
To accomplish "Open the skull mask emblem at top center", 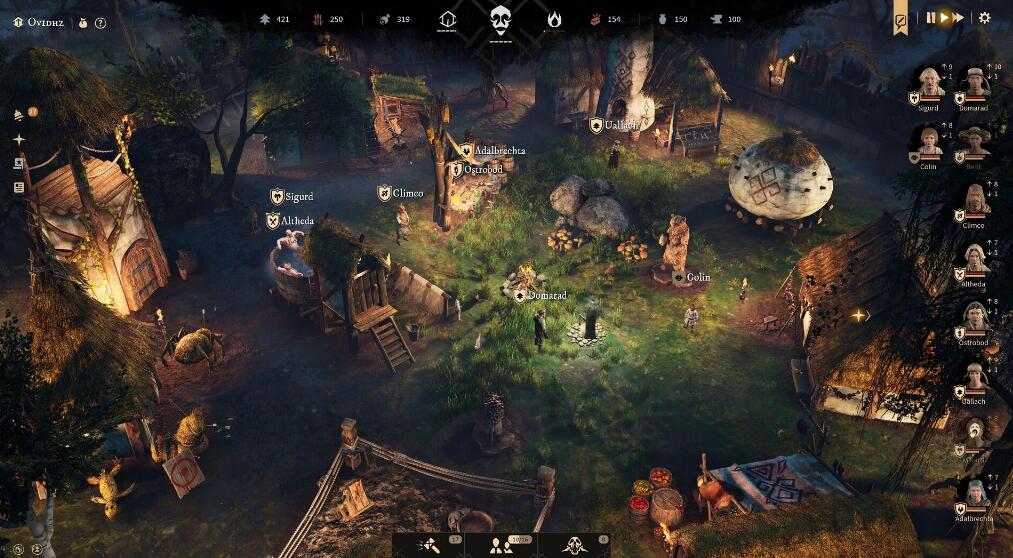I will (500, 18).
